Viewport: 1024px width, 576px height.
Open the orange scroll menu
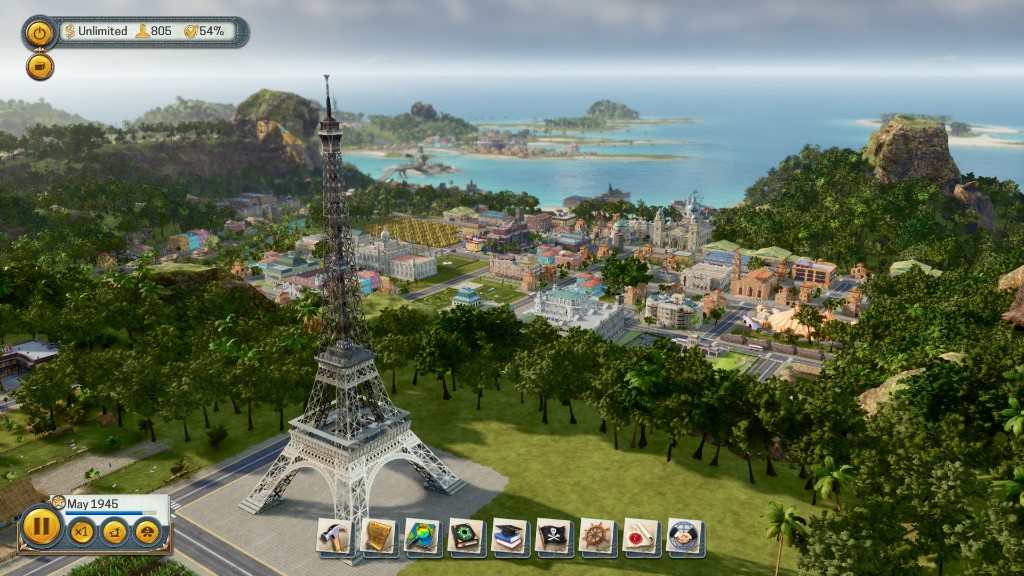coord(378,537)
